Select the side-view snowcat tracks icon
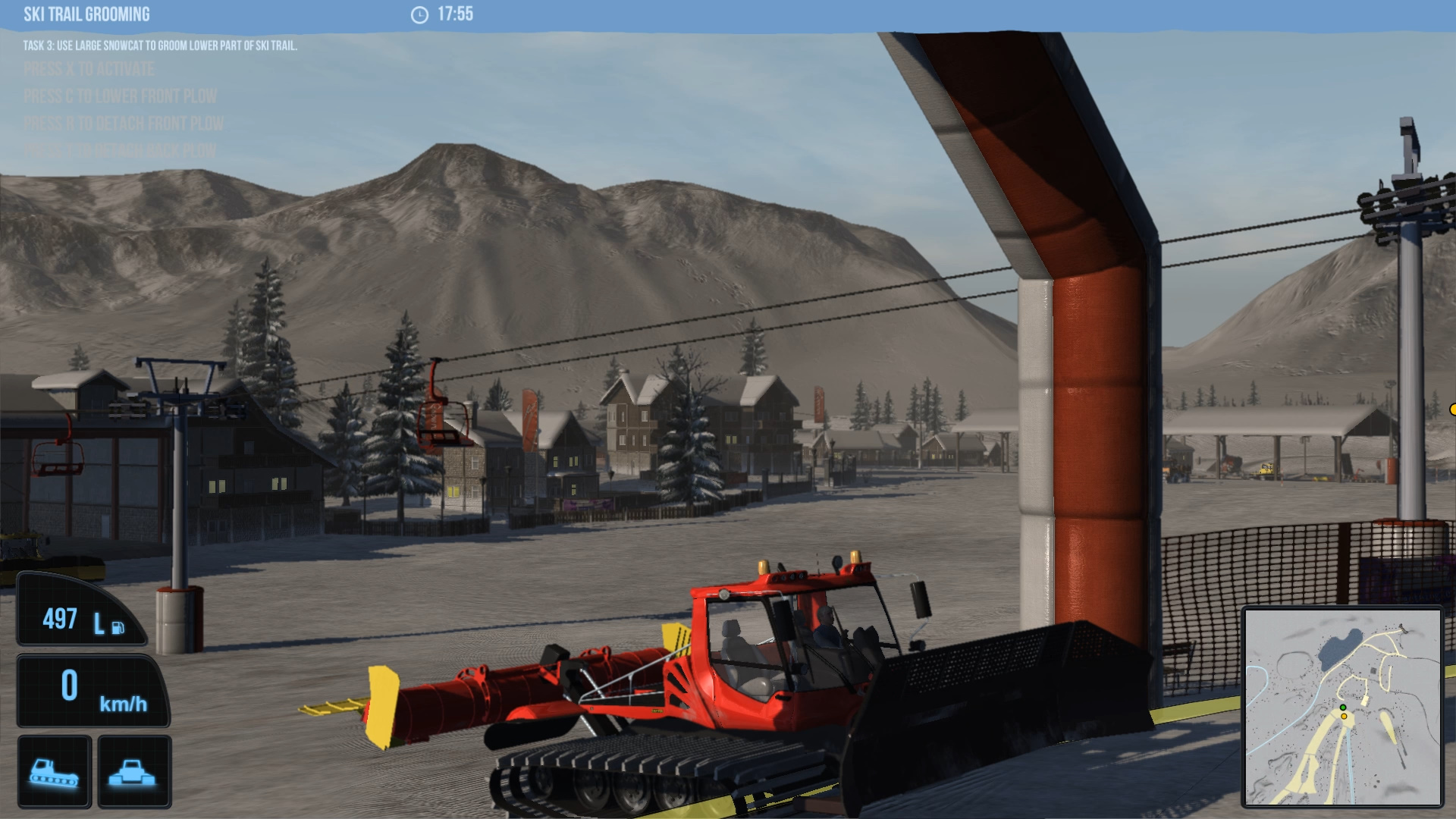This screenshot has height=819, width=1456. 52,771
